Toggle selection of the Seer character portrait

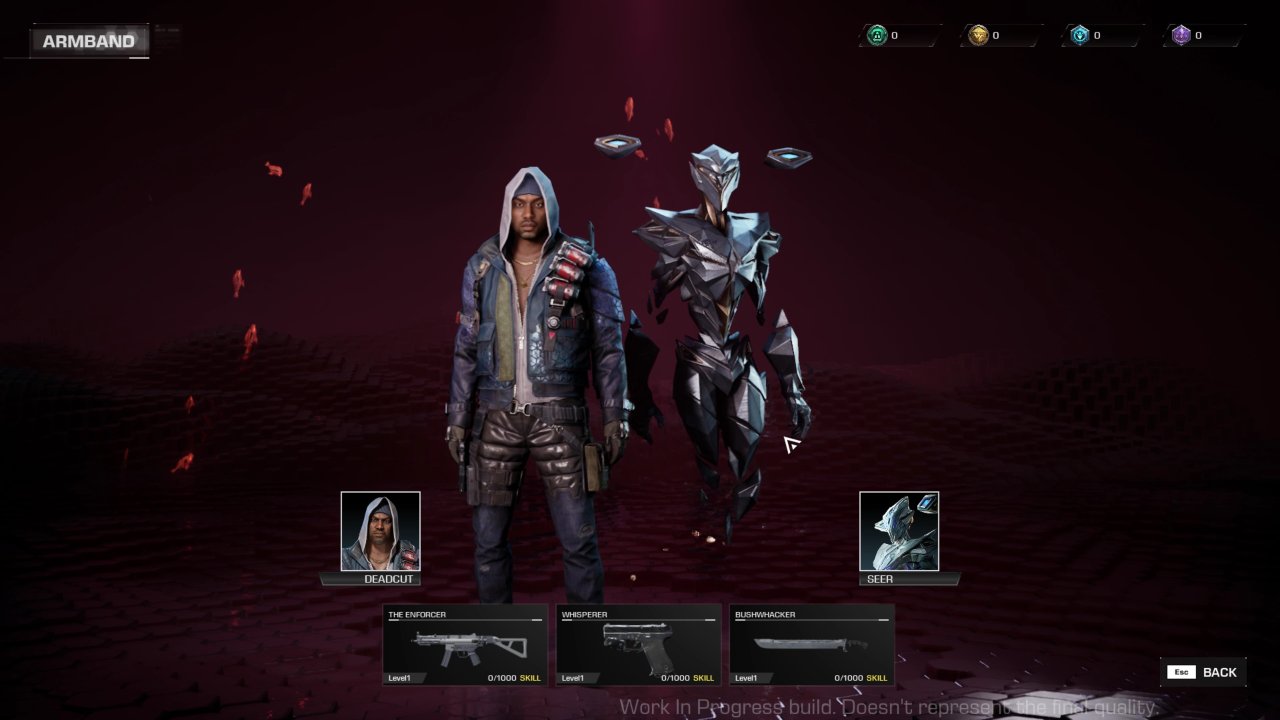click(x=898, y=531)
